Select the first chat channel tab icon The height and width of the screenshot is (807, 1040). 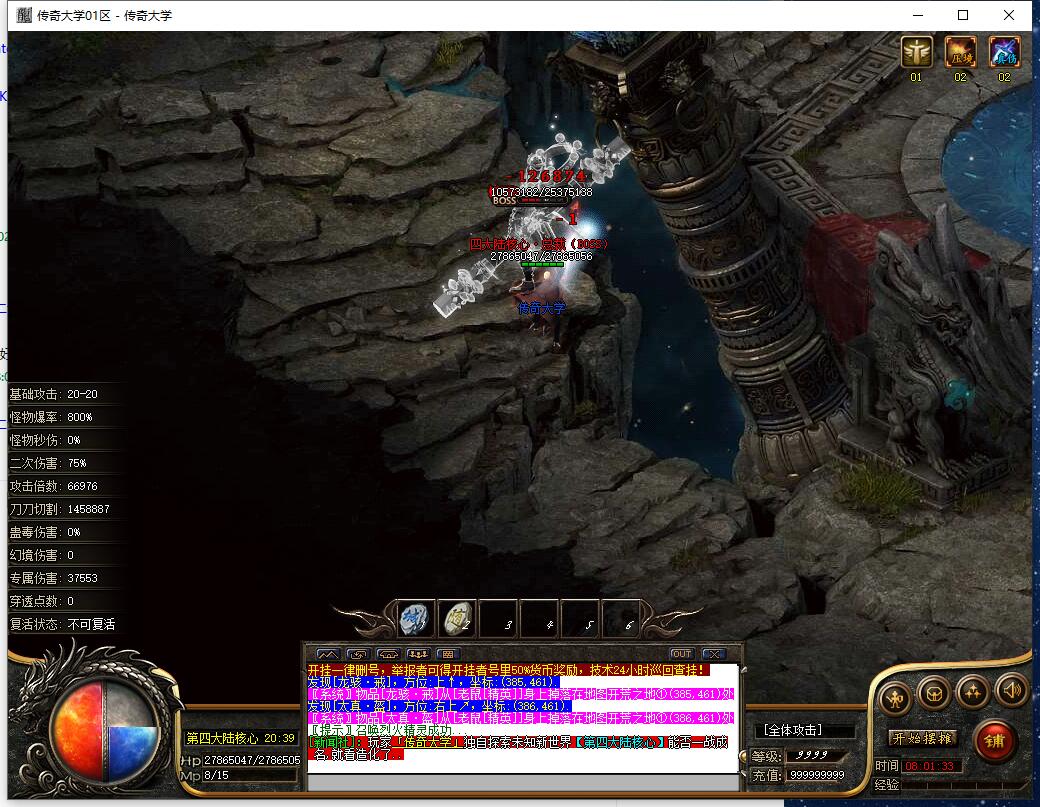tap(329, 654)
